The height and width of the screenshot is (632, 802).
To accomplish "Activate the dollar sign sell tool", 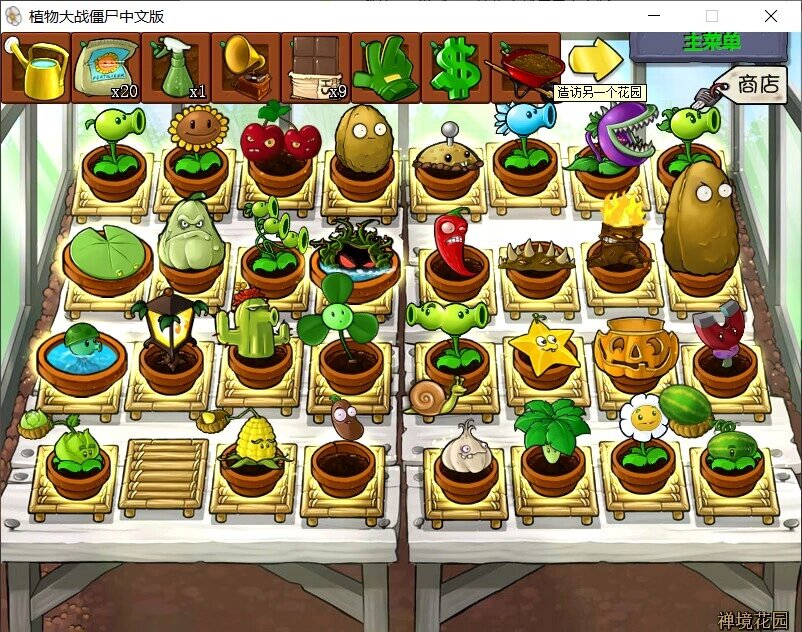I will [x=456, y=67].
